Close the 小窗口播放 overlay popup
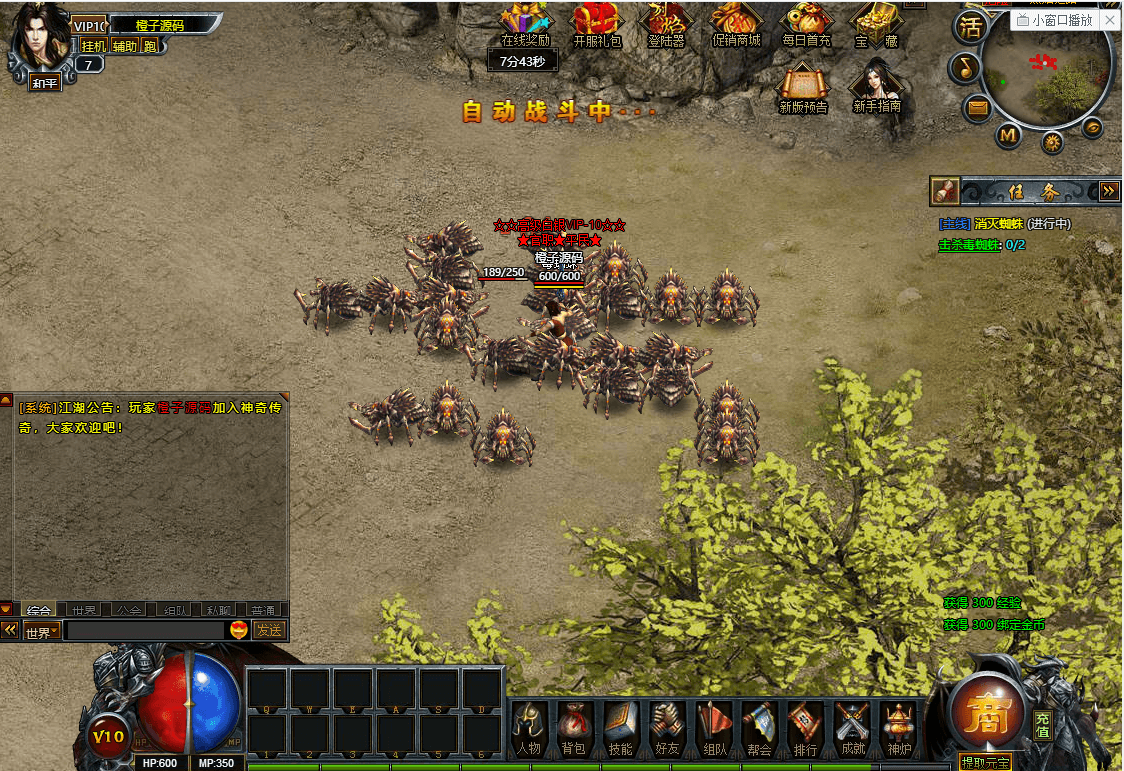1124x771 pixels. (x=1110, y=20)
